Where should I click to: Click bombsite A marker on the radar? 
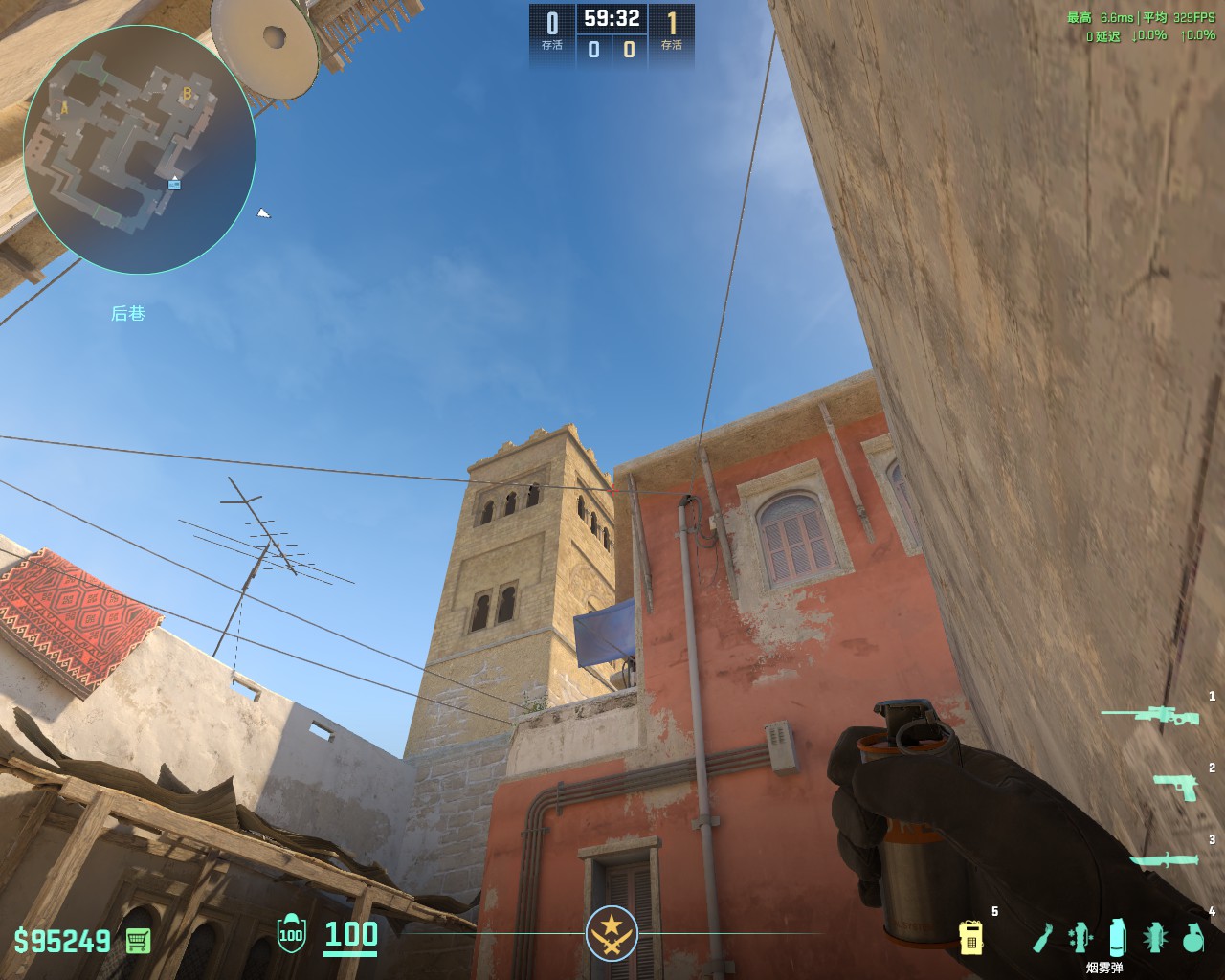pos(63,108)
